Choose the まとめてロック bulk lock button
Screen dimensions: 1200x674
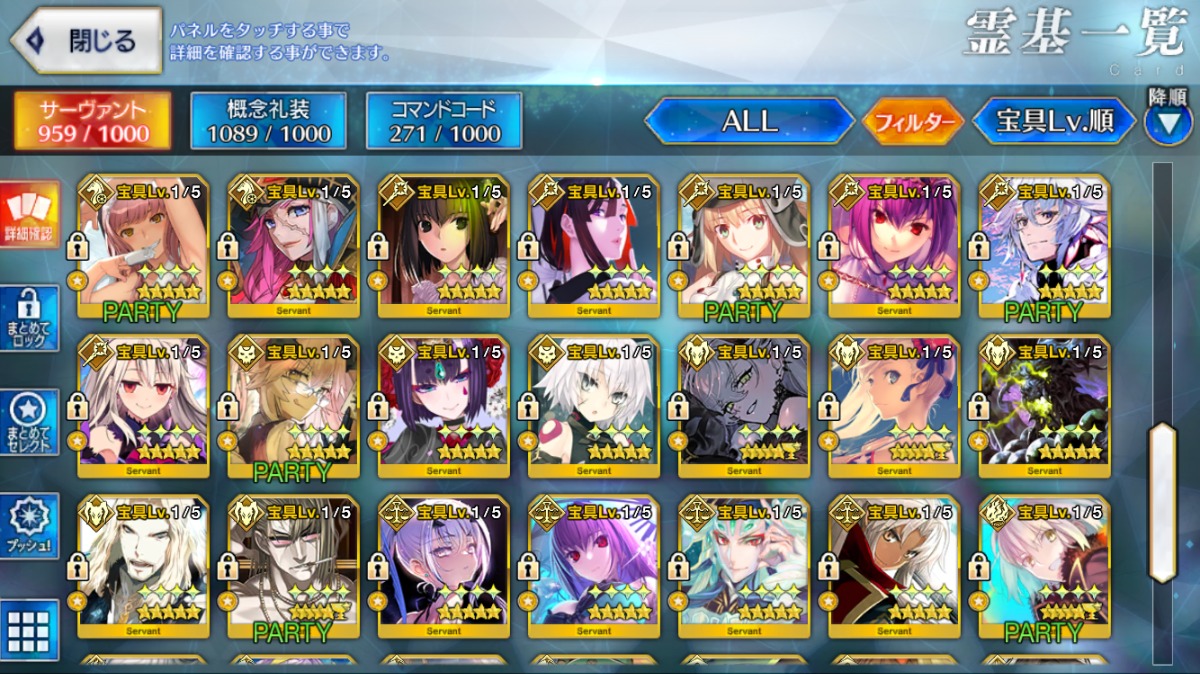coord(29,319)
